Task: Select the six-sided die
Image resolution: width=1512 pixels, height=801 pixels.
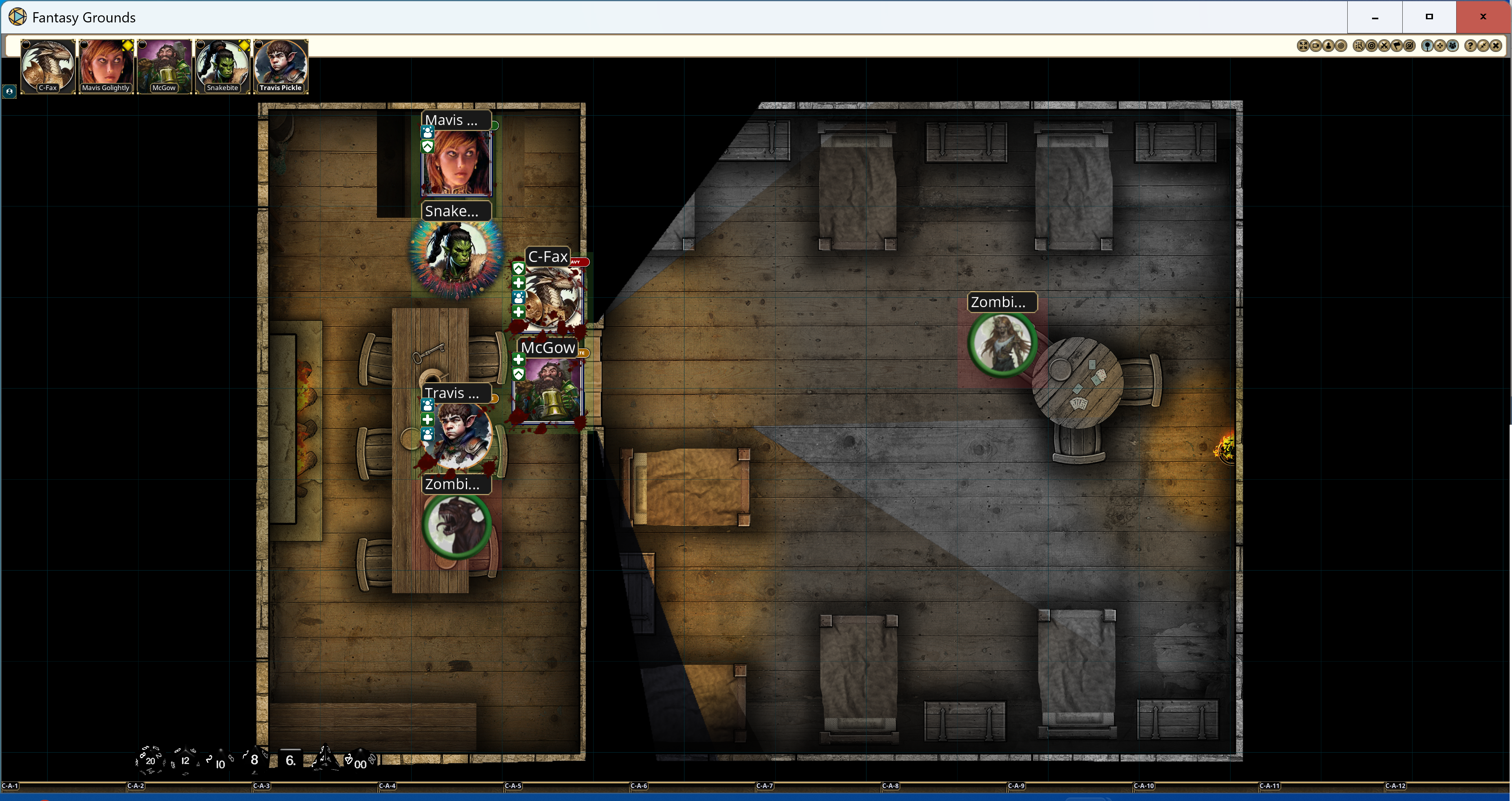Action: pyautogui.click(x=290, y=760)
